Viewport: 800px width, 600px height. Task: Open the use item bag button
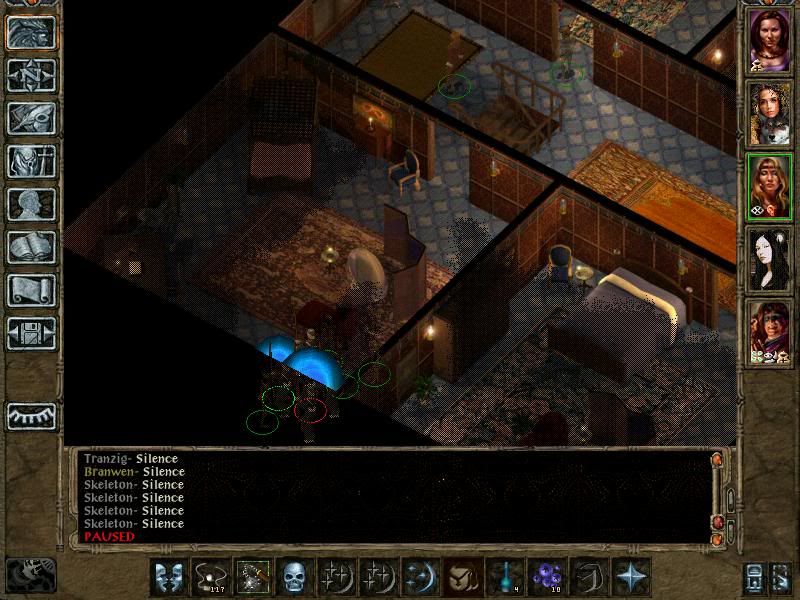(x=462, y=577)
